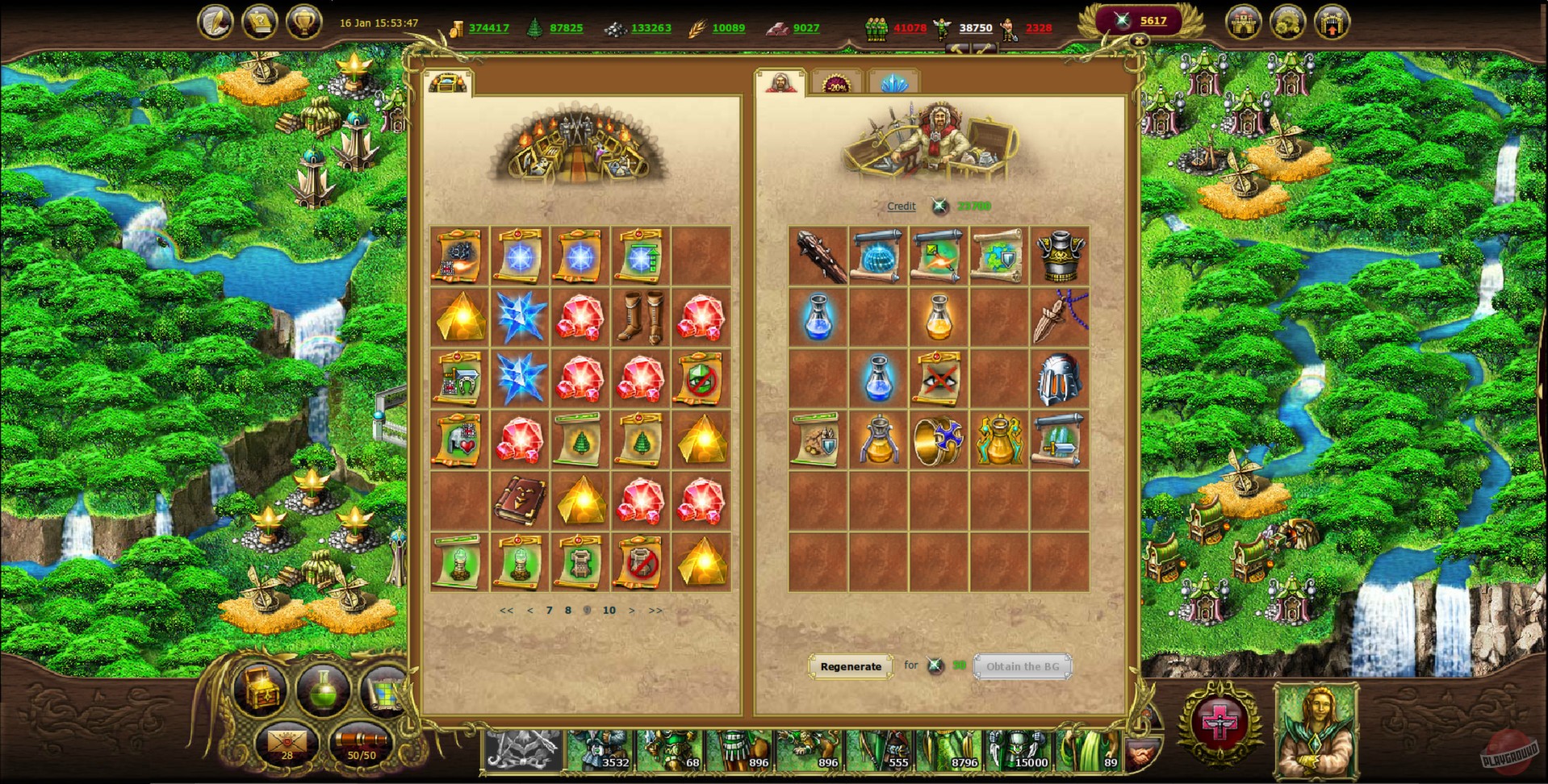Open the trophy icon in top bar
Viewport: 1548px width, 784px height.
point(305,20)
